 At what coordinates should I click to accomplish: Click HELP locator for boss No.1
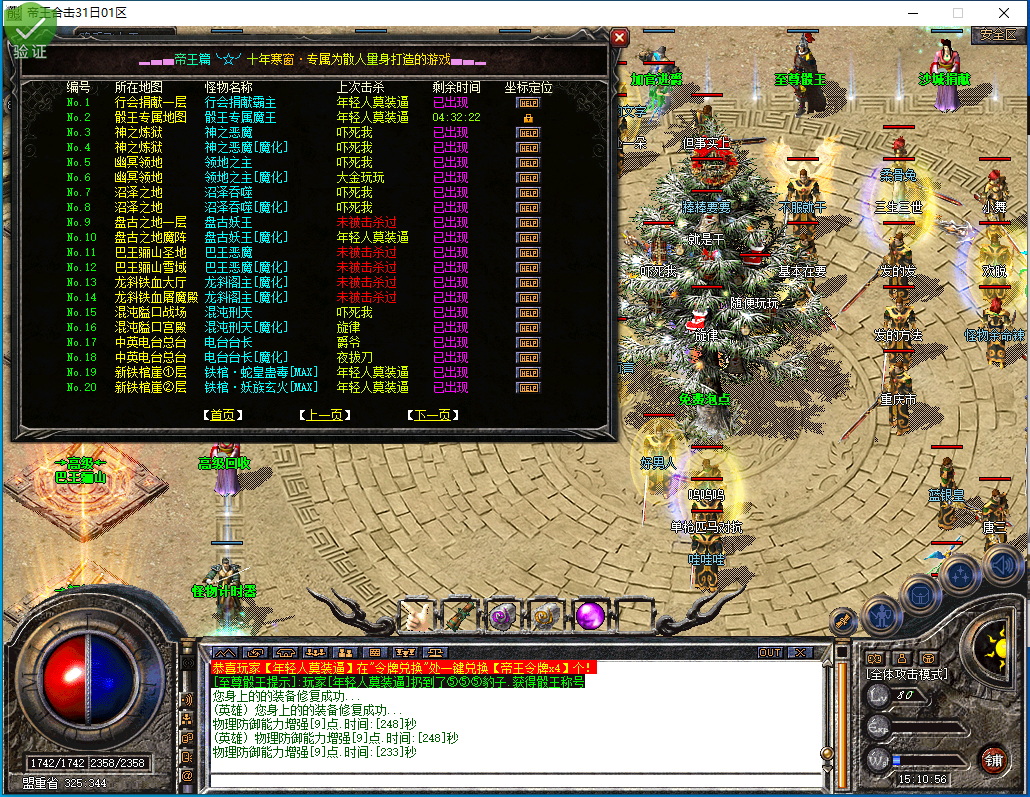[528, 103]
